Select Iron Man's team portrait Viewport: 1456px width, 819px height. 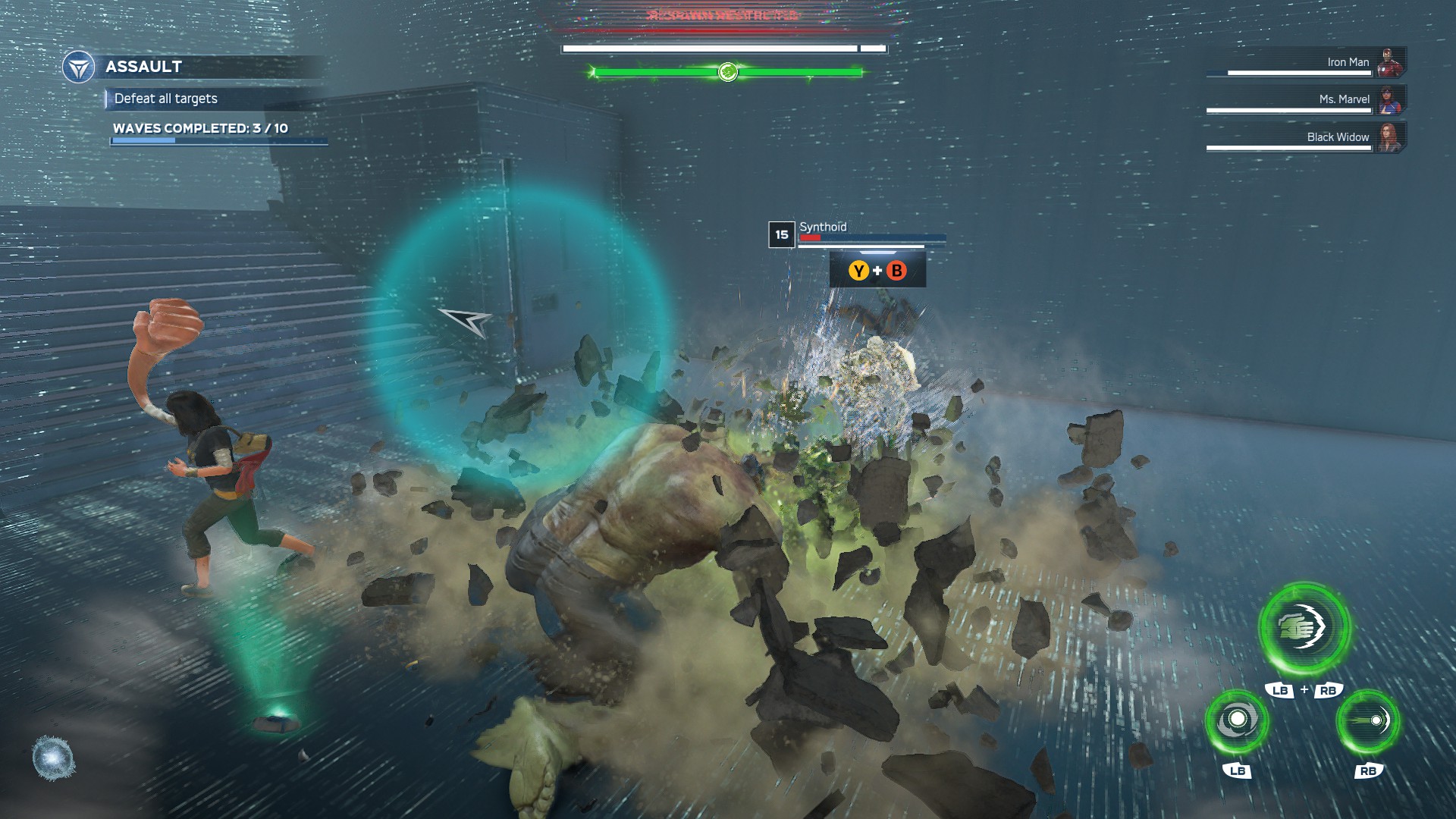click(x=1391, y=63)
